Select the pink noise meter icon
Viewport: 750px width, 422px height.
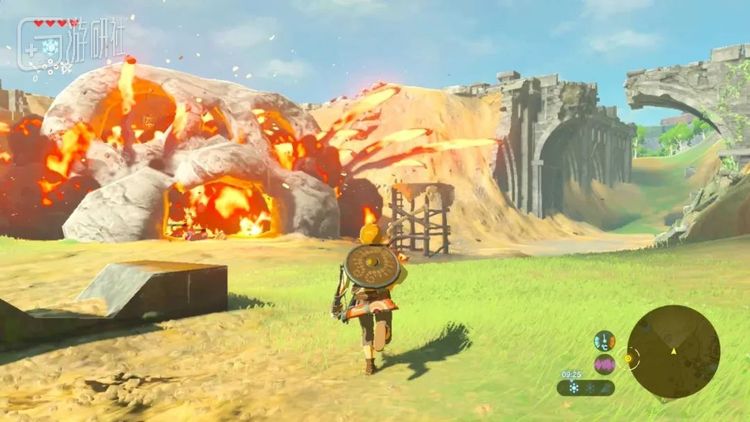604,364
